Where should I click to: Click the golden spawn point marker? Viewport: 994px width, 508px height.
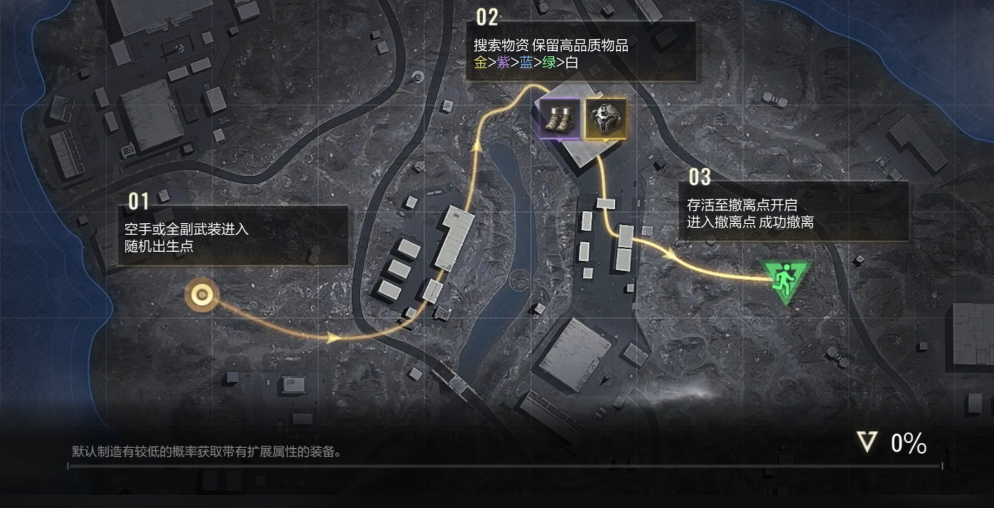point(203,294)
